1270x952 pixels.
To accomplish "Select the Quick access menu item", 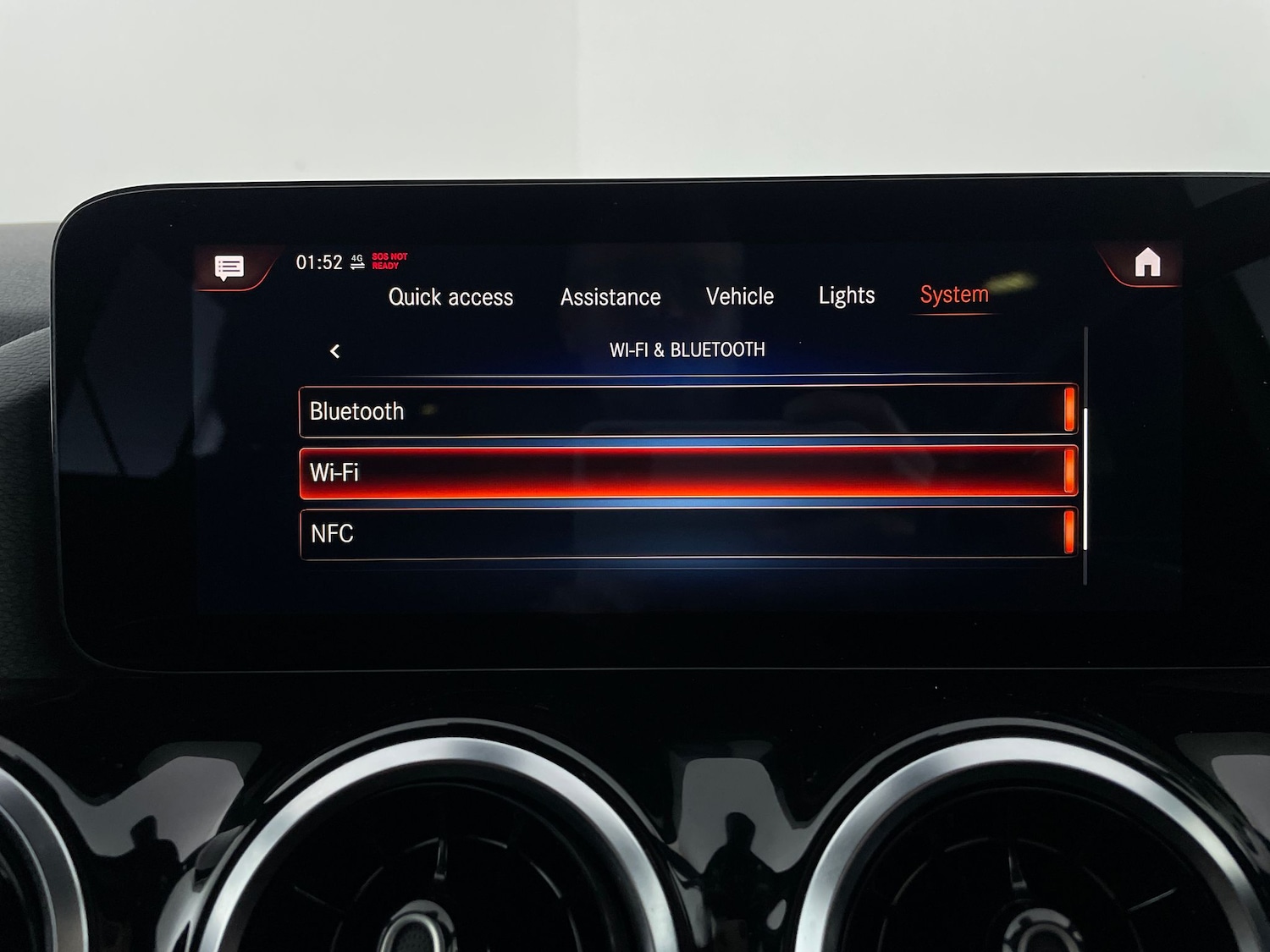I will (451, 297).
